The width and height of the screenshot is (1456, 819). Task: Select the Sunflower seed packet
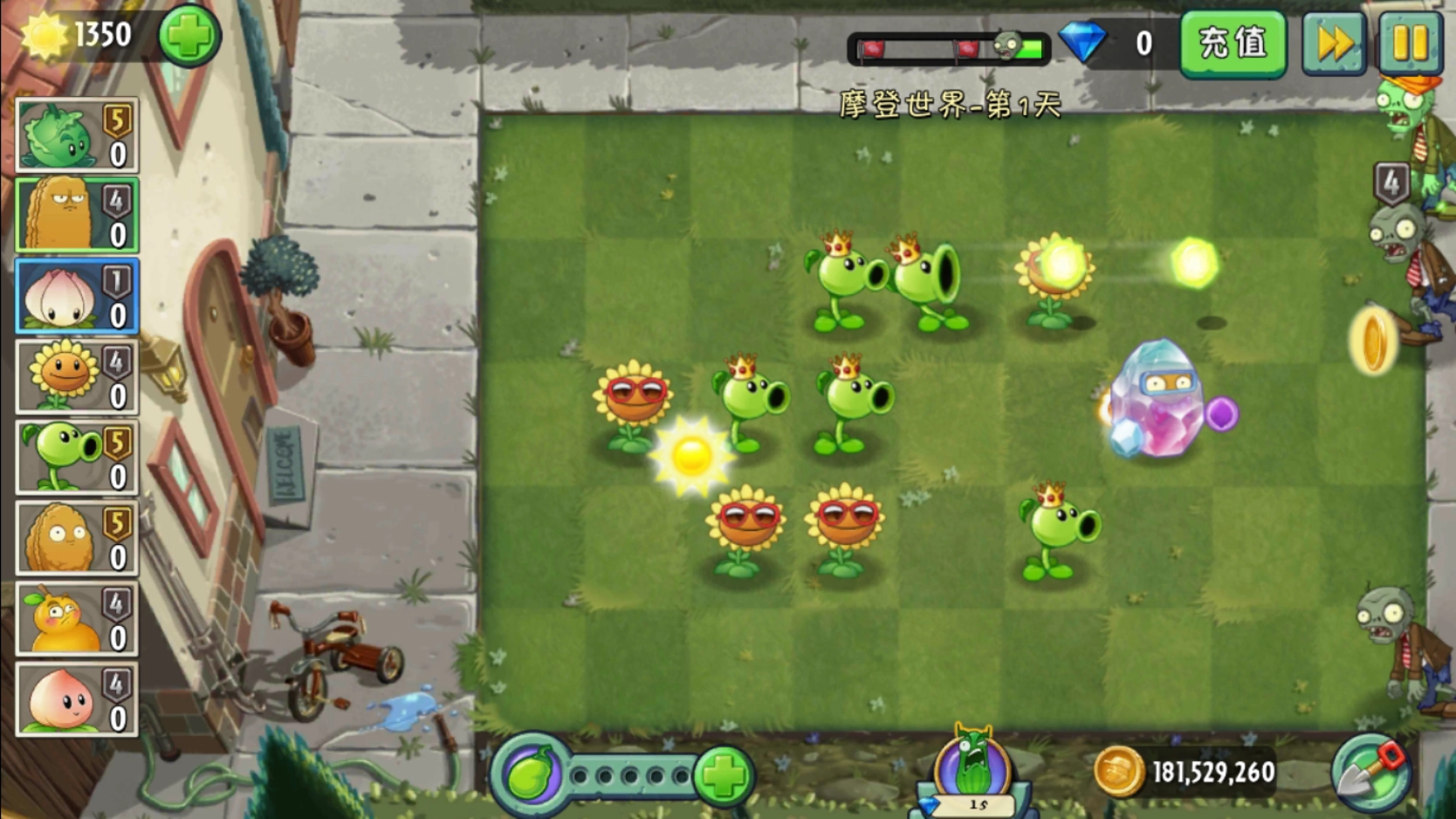[x=76, y=377]
